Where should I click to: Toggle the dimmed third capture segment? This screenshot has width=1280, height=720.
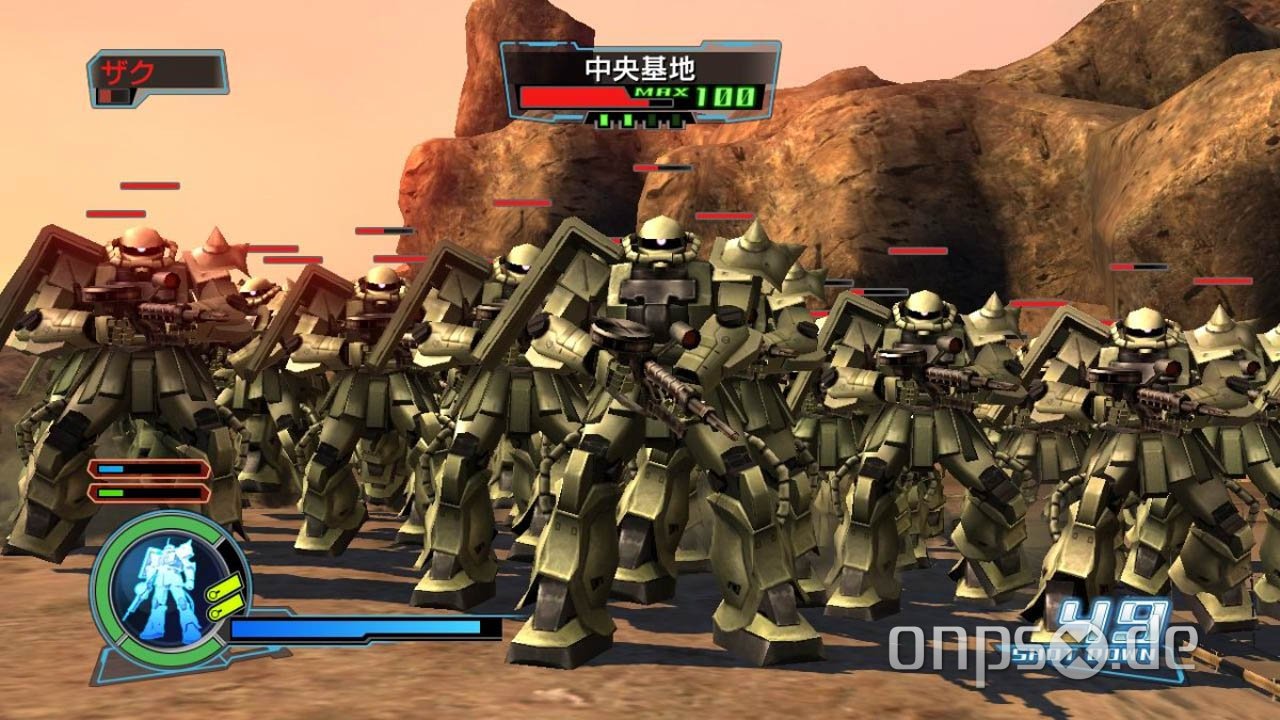(652, 120)
